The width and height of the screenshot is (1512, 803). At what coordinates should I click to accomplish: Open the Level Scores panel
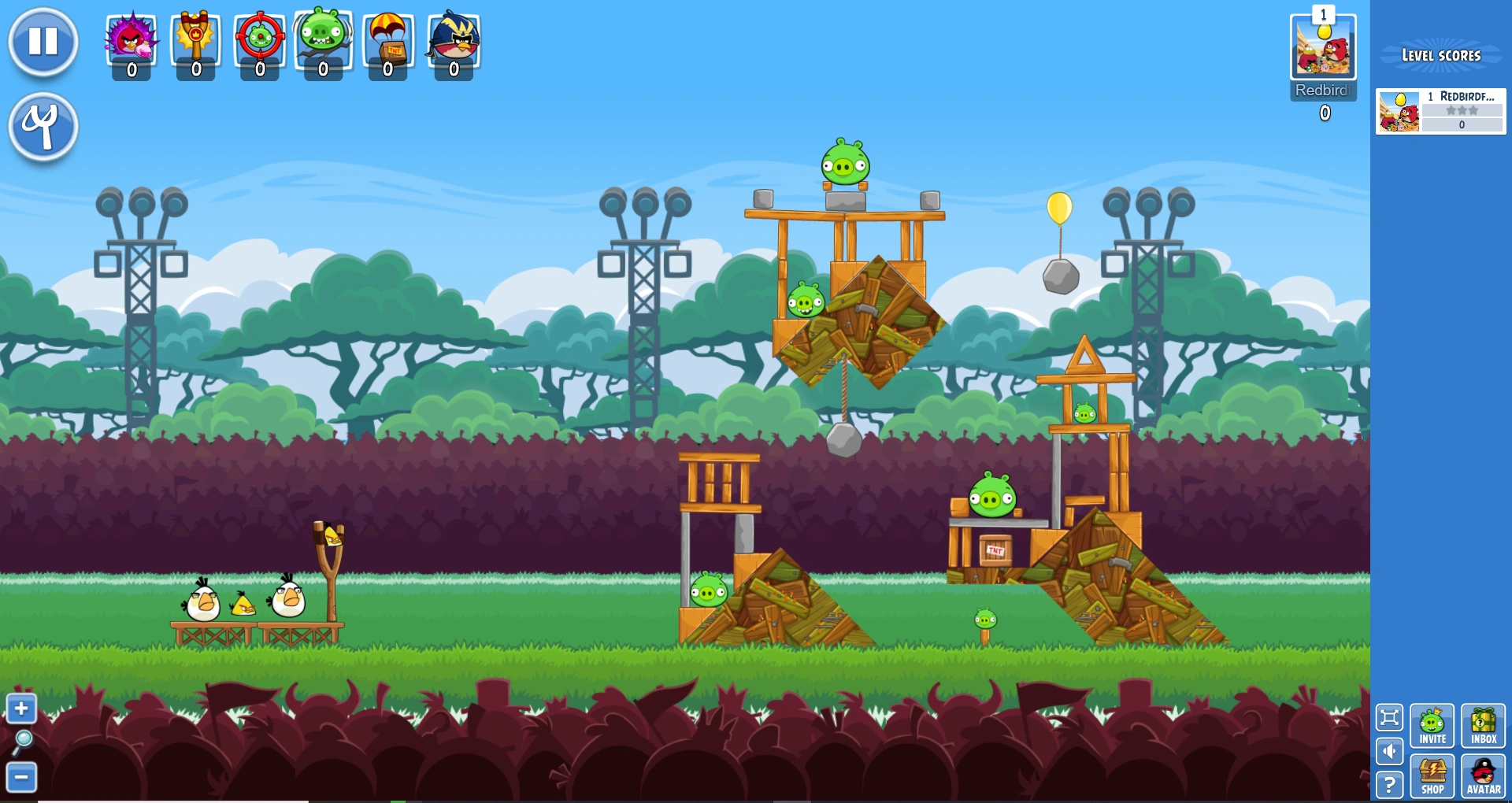(1441, 55)
